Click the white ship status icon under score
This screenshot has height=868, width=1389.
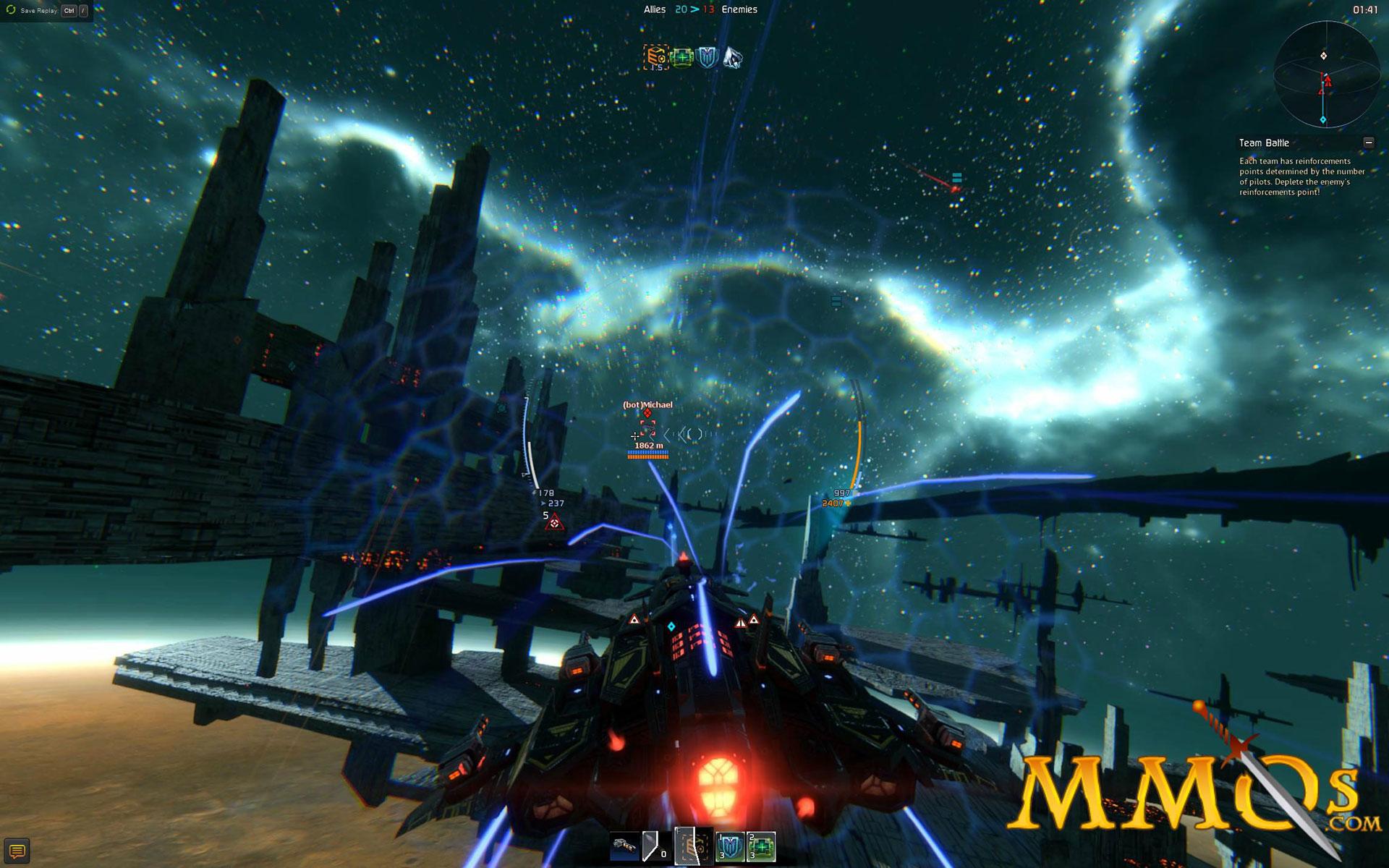click(x=732, y=57)
